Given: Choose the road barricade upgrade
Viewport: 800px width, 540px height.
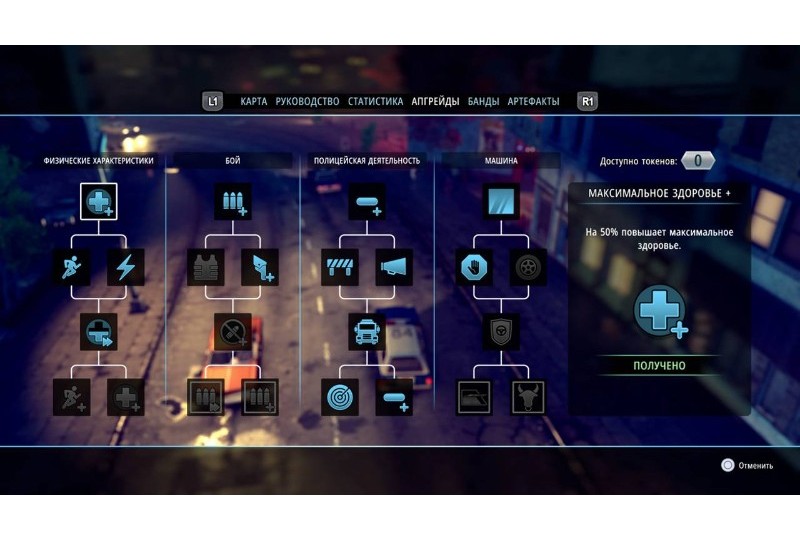Looking at the screenshot, I should tap(340, 267).
